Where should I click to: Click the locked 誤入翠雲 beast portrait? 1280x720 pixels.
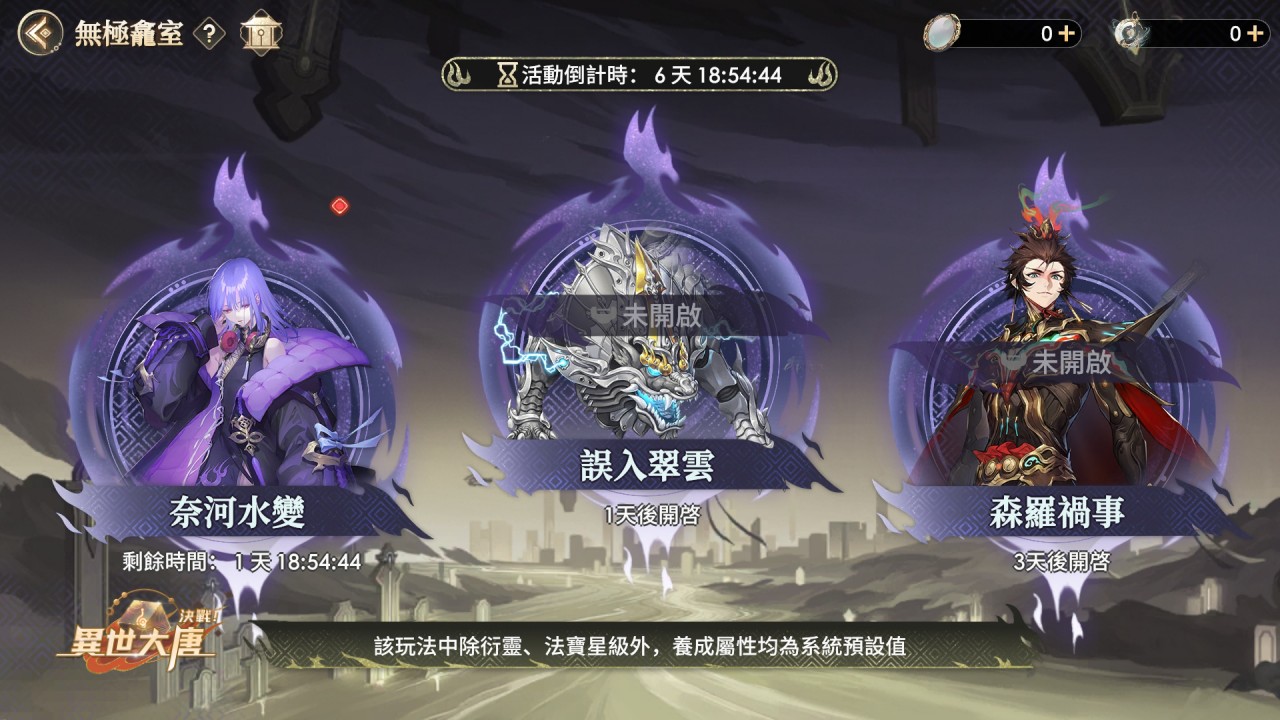pos(638,380)
